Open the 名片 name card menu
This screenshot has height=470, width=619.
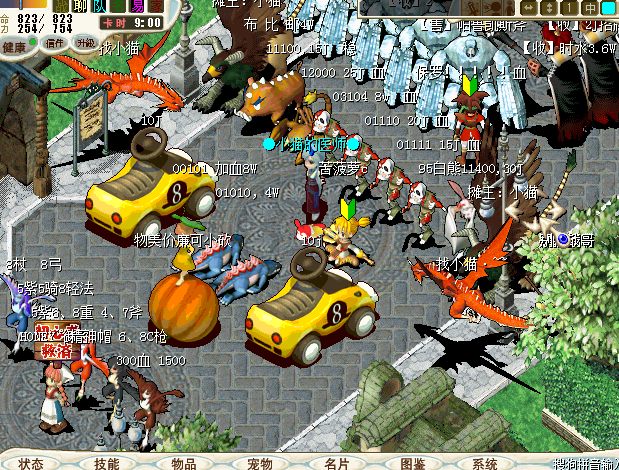click(x=336, y=463)
